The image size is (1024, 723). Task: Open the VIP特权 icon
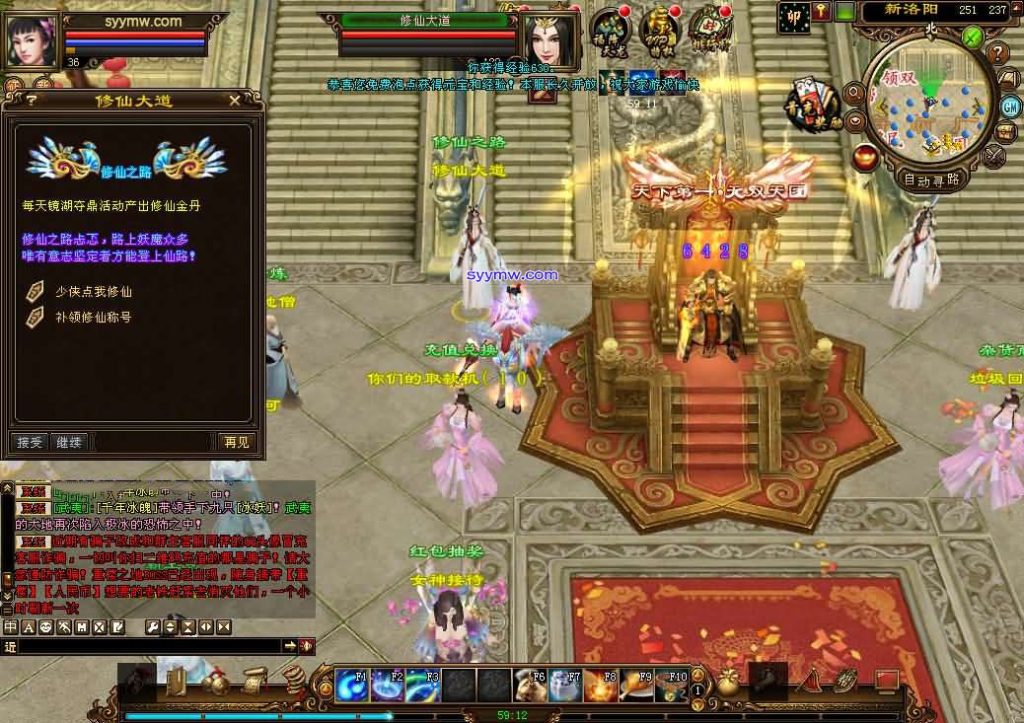[660, 30]
